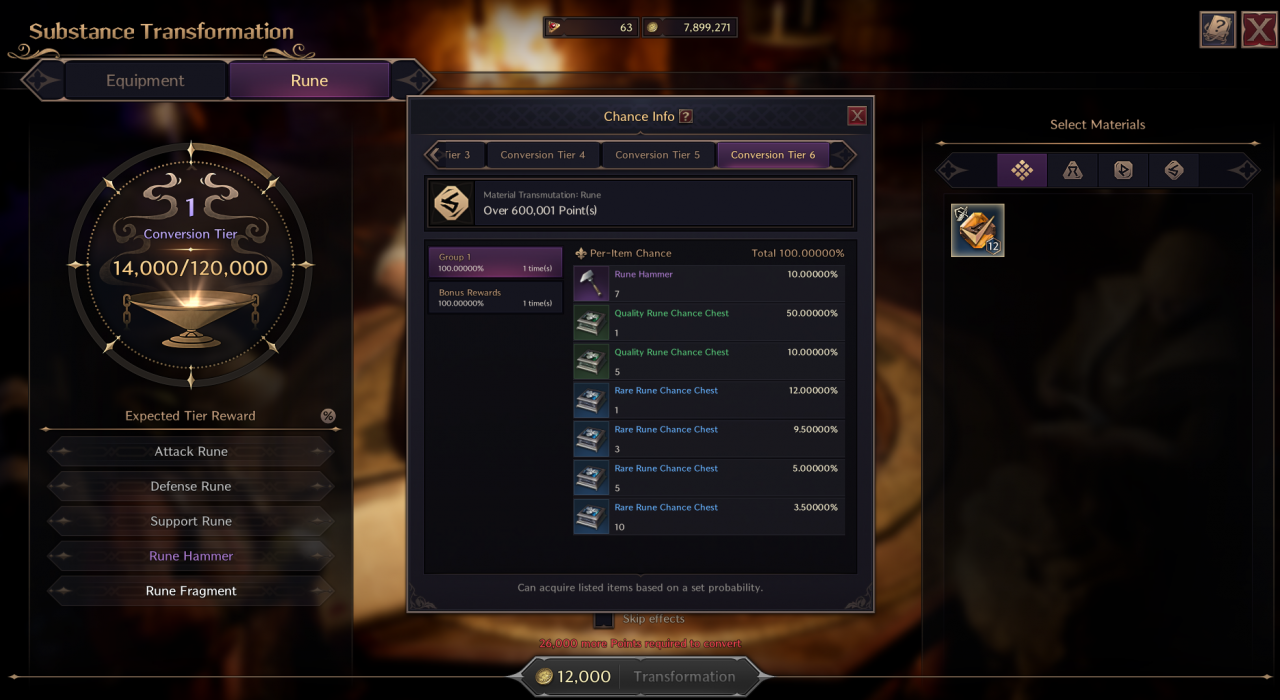Viewport: 1280px width, 700px height.
Task: View the Bonus Rewards group
Action: coord(495,297)
